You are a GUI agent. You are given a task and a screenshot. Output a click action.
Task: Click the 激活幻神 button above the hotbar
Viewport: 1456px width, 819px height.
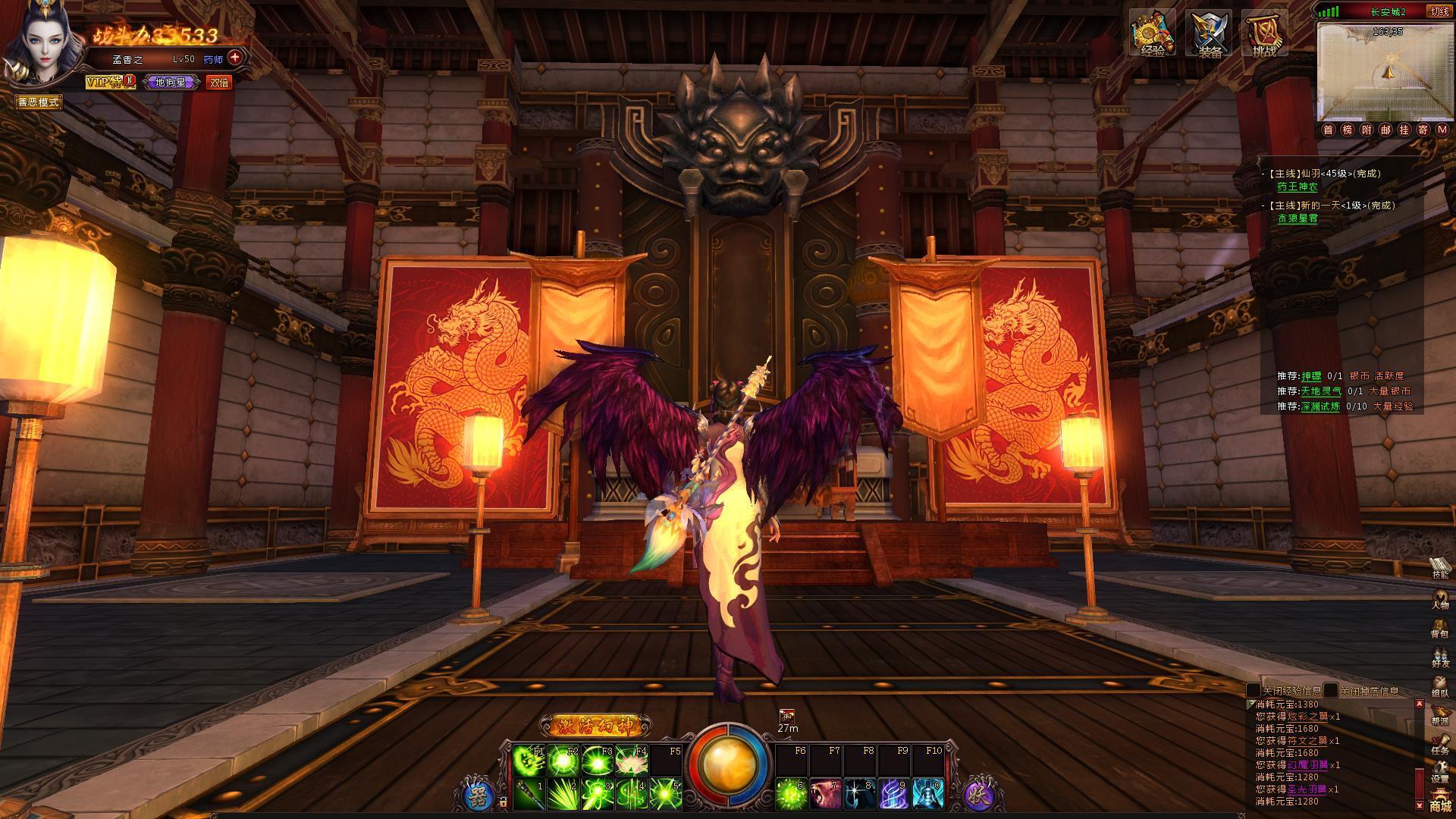tap(595, 726)
